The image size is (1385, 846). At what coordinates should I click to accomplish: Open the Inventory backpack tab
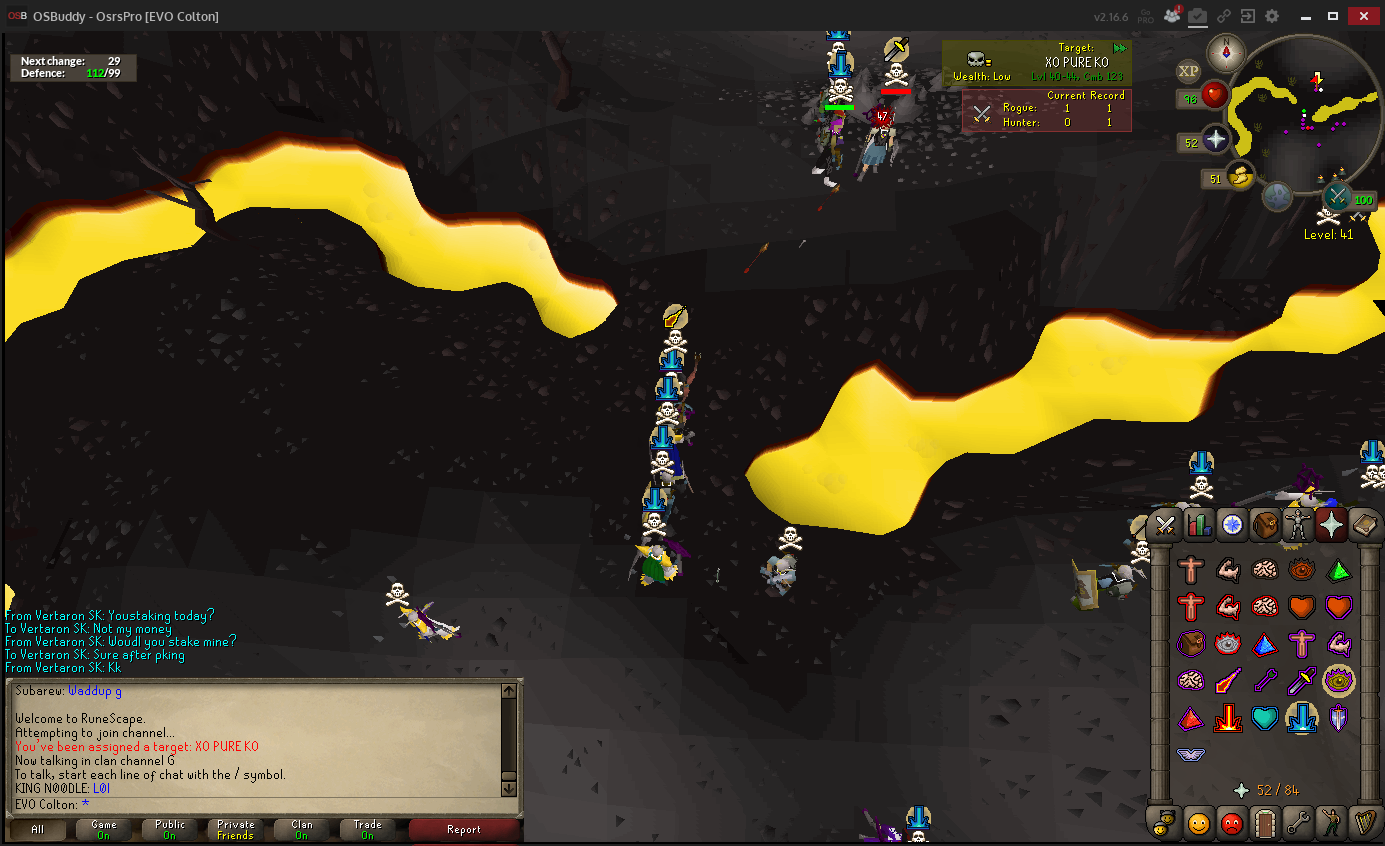(1265, 525)
